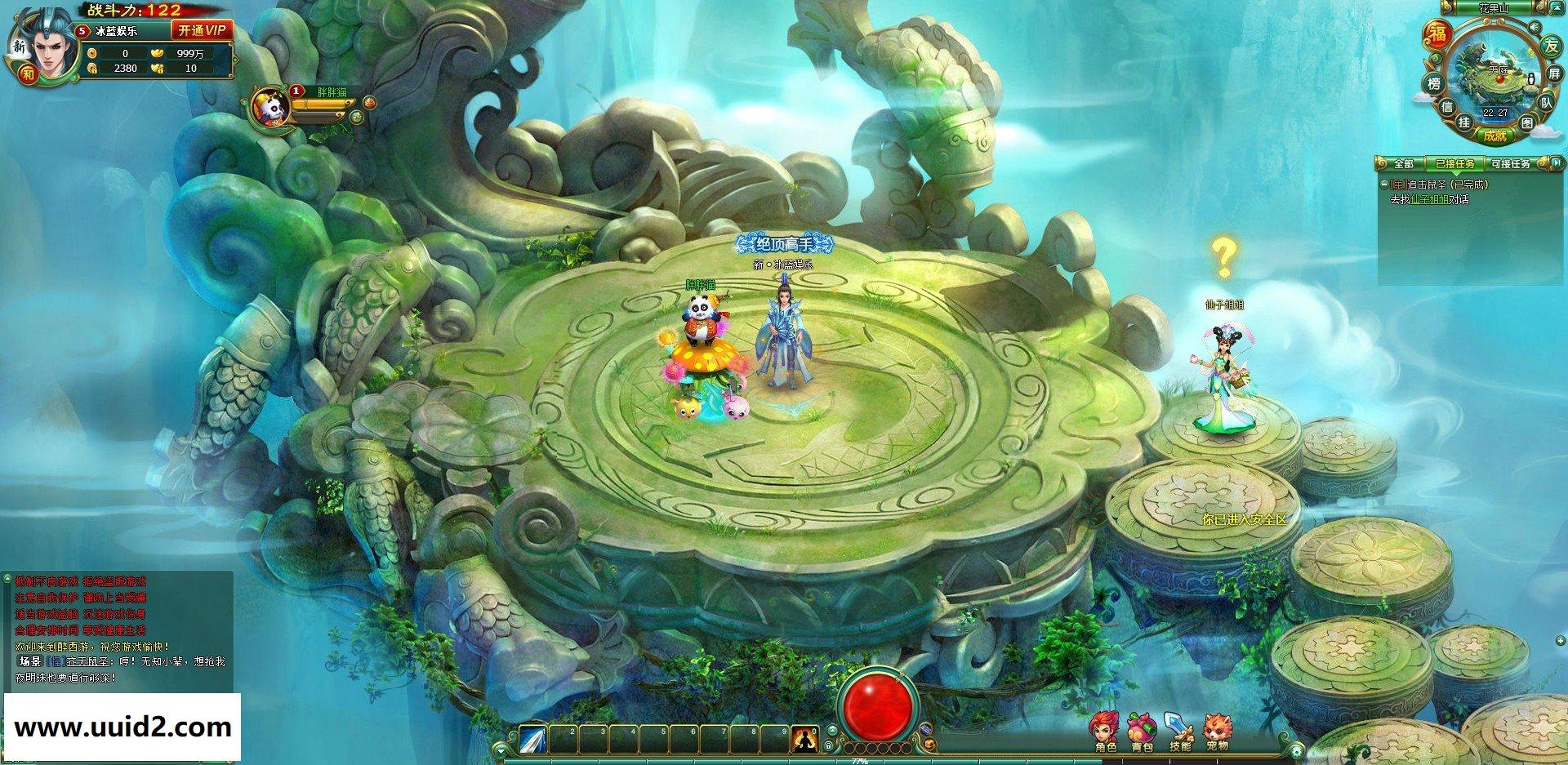Open the 图 world map button

pos(1527,122)
